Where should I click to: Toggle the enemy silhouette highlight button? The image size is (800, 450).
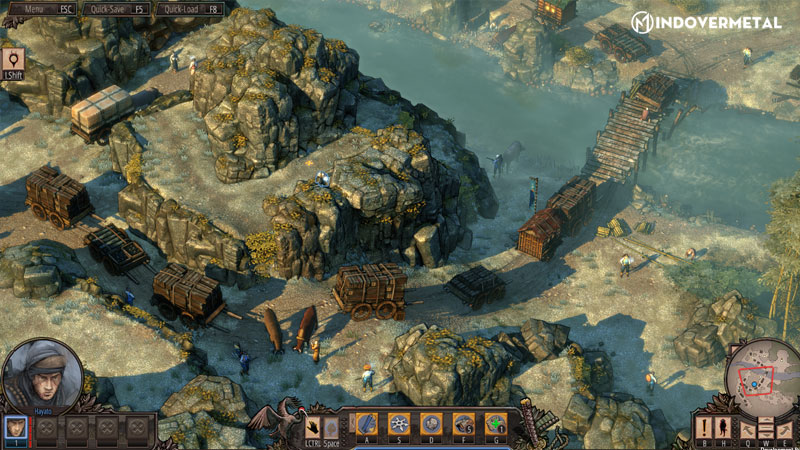point(721,428)
